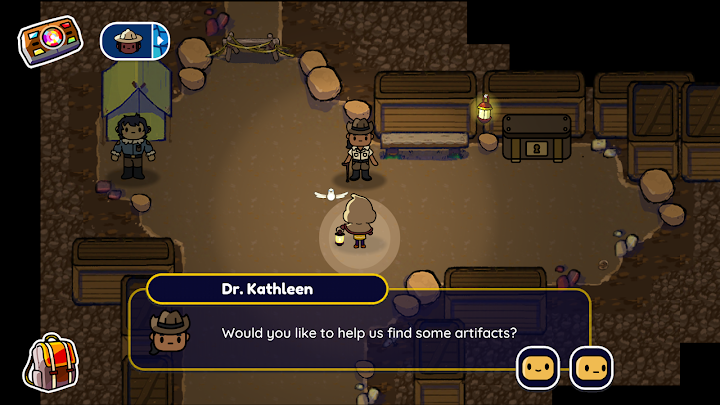Choose the neutral face reply to decline

click(x=590, y=368)
